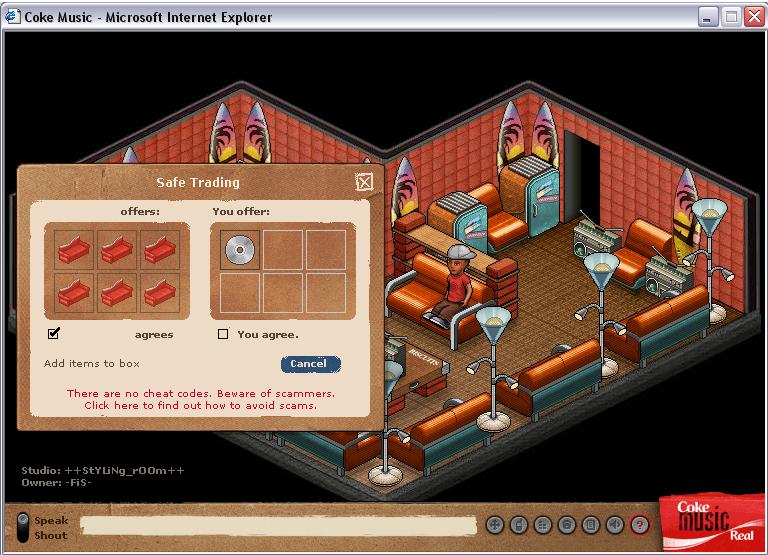Cancel the trade
Viewport: 768px width, 555px height.
[x=310, y=364]
